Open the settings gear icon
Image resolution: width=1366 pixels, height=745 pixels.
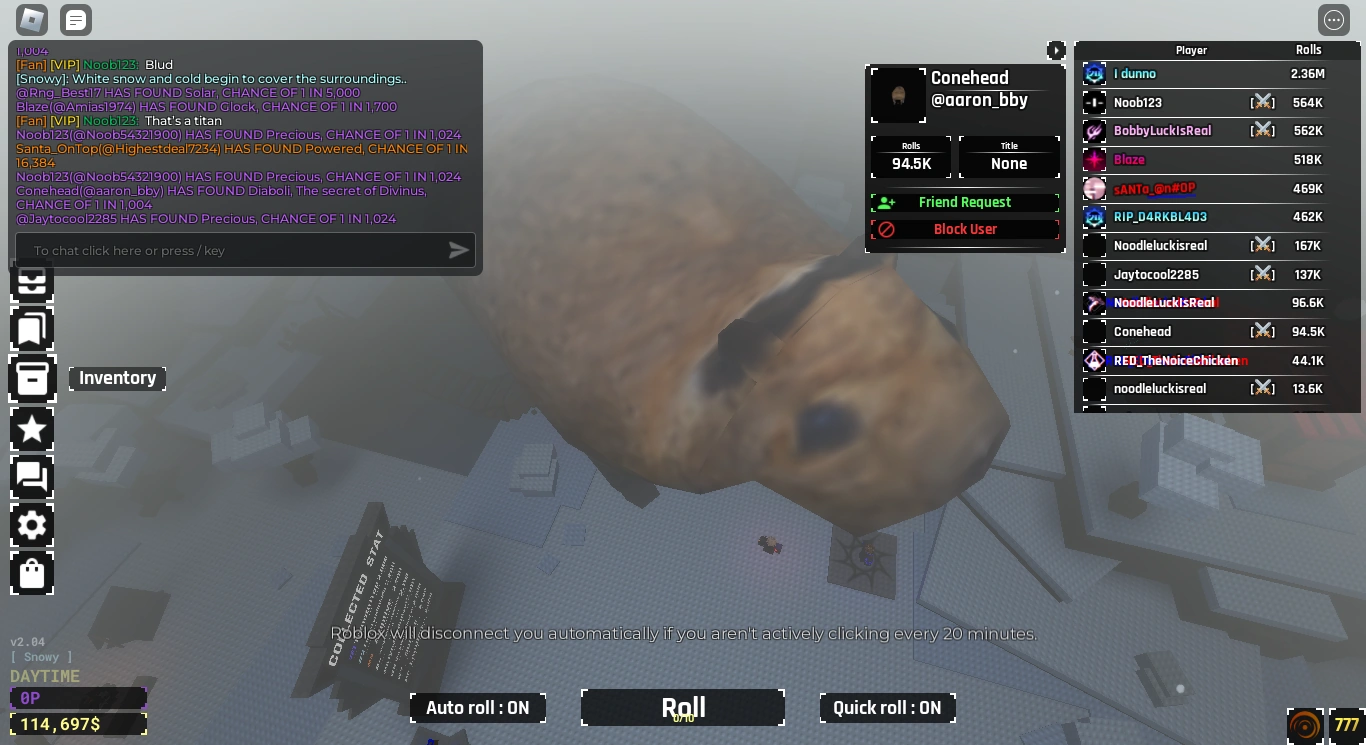tap(31, 525)
